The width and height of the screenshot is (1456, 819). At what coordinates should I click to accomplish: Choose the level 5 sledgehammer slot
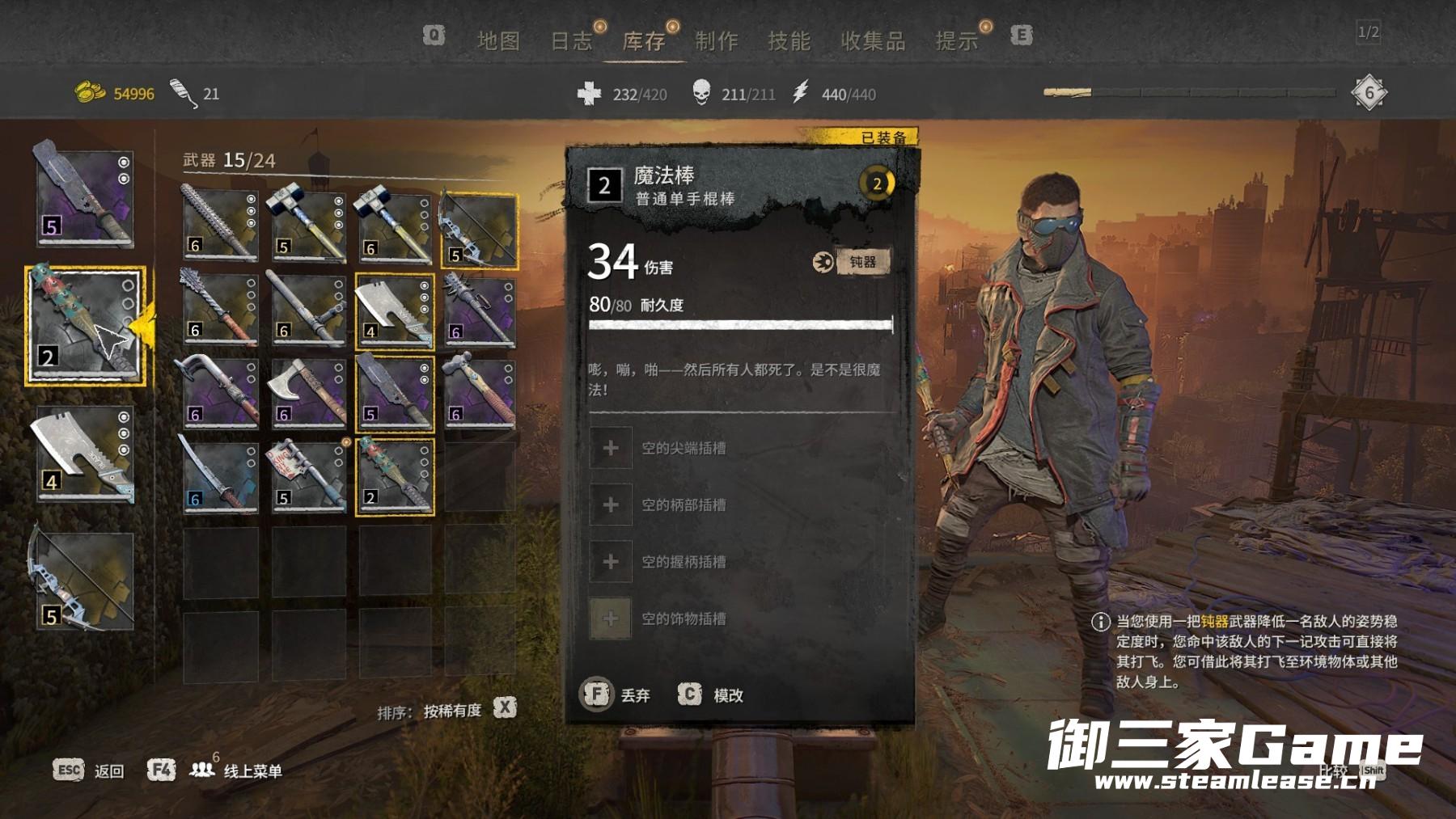(x=308, y=226)
